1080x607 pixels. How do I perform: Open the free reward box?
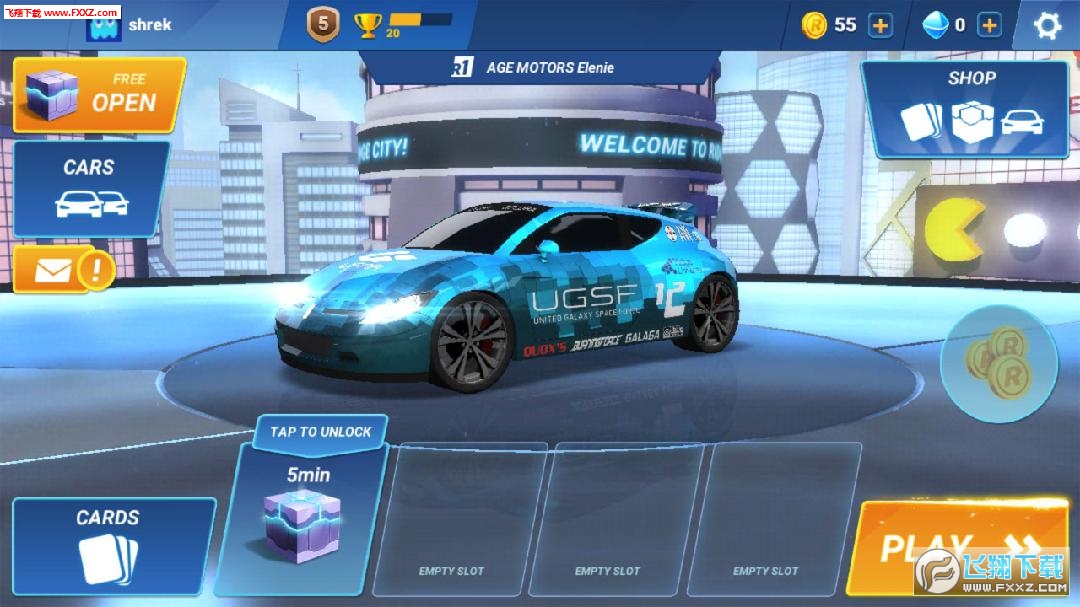pyautogui.click(x=99, y=95)
